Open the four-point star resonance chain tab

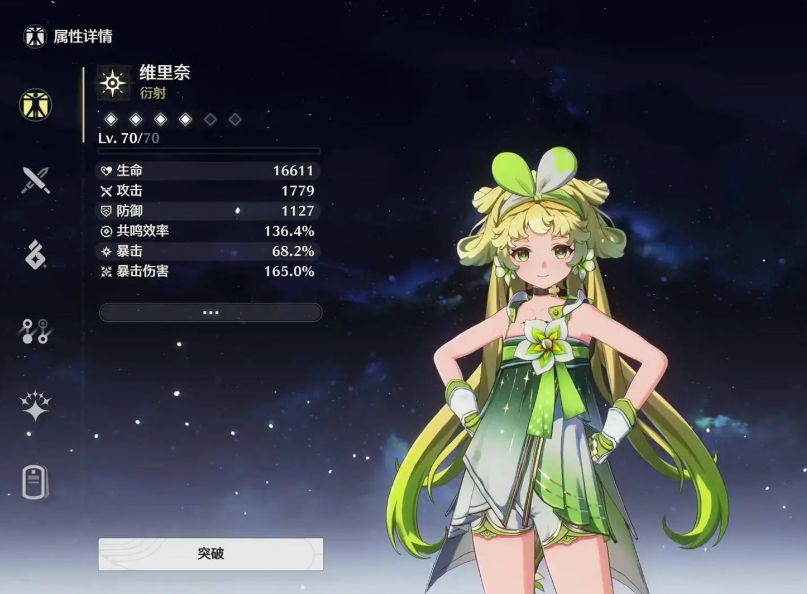(x=36, y=406)
